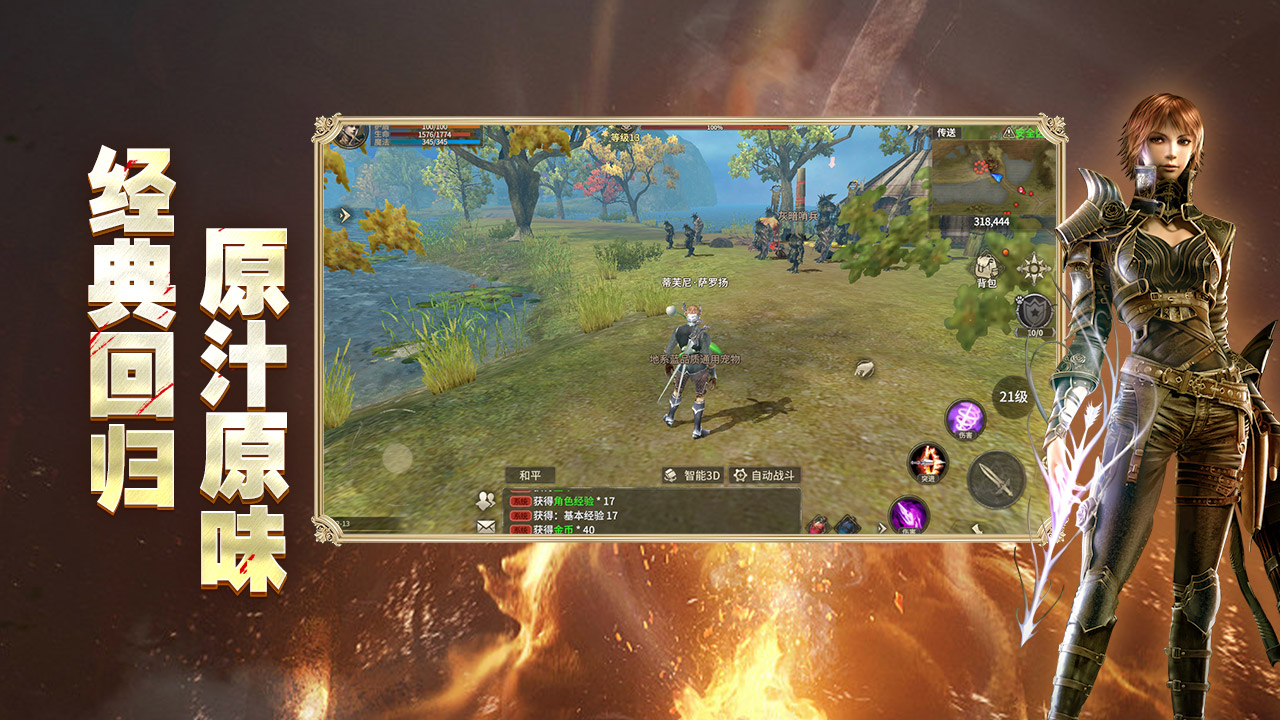Screen dimensions: 1280x720
Task: Activate the purple swirl 伤害 skill
Action: click(965, 419)
